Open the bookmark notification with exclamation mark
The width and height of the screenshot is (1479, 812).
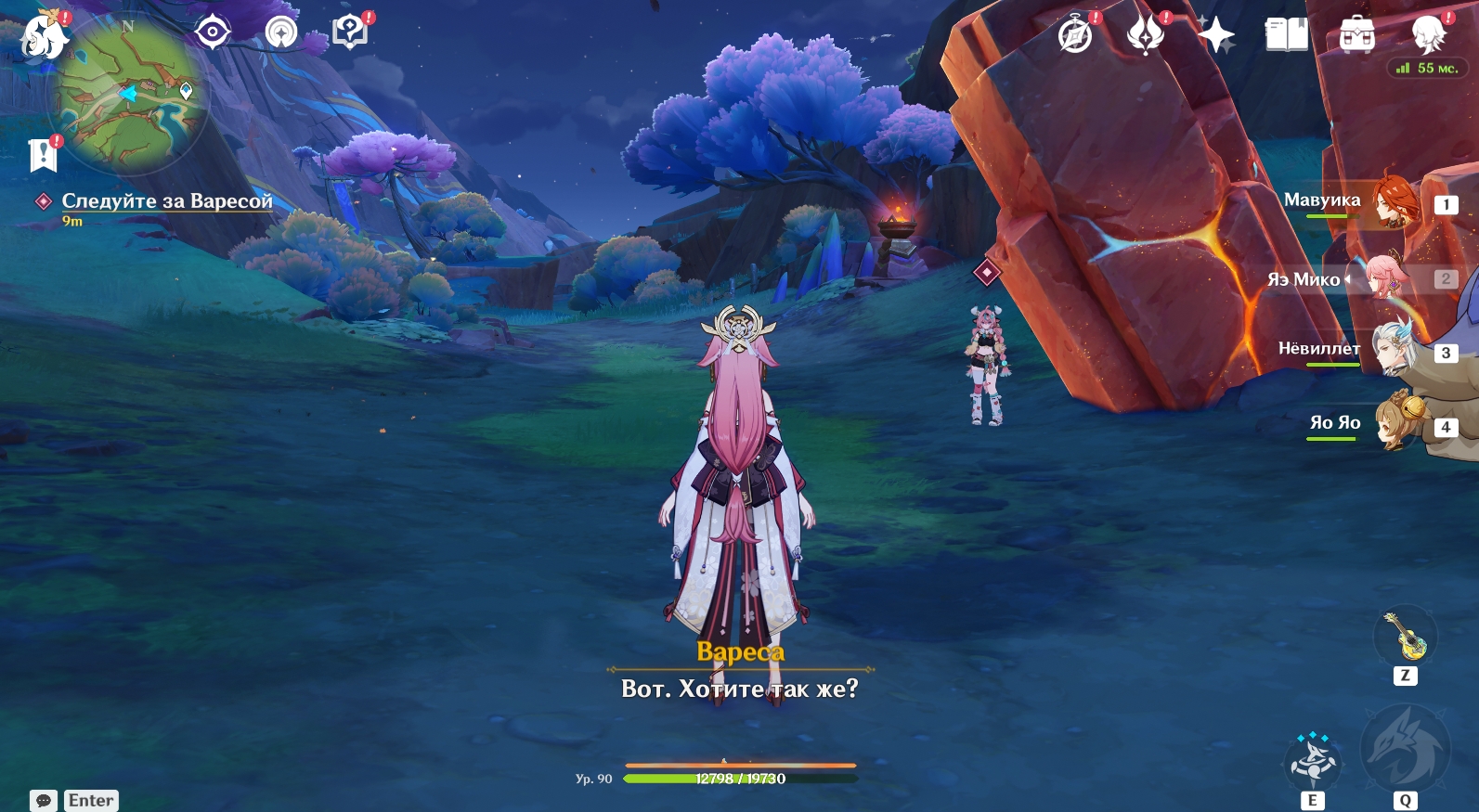point(43,155)
